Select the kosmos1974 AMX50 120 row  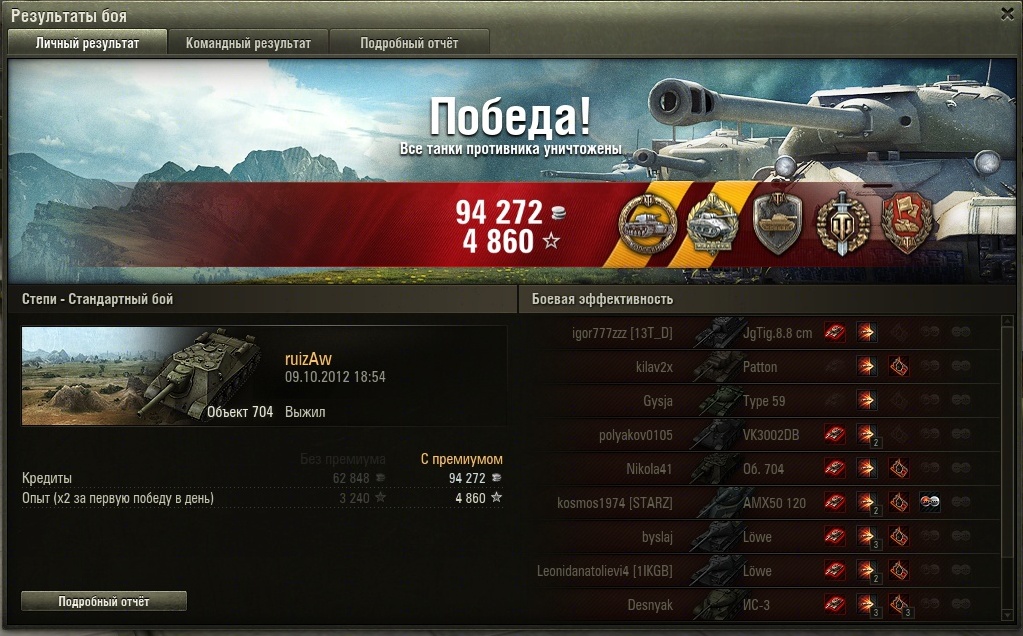point(760,503)
